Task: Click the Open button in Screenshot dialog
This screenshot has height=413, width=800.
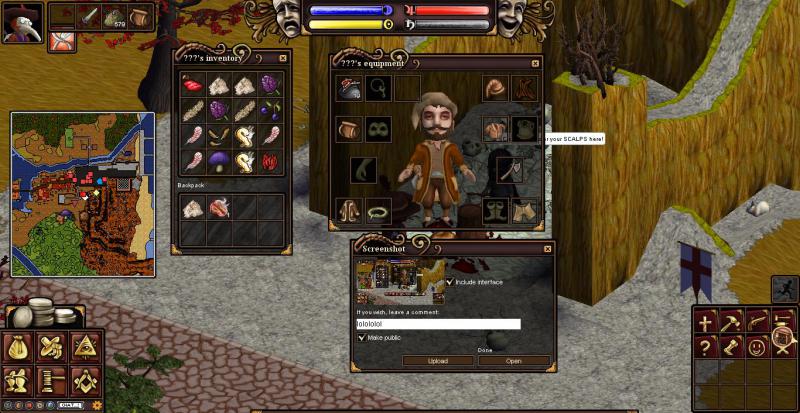Action: 514,361
